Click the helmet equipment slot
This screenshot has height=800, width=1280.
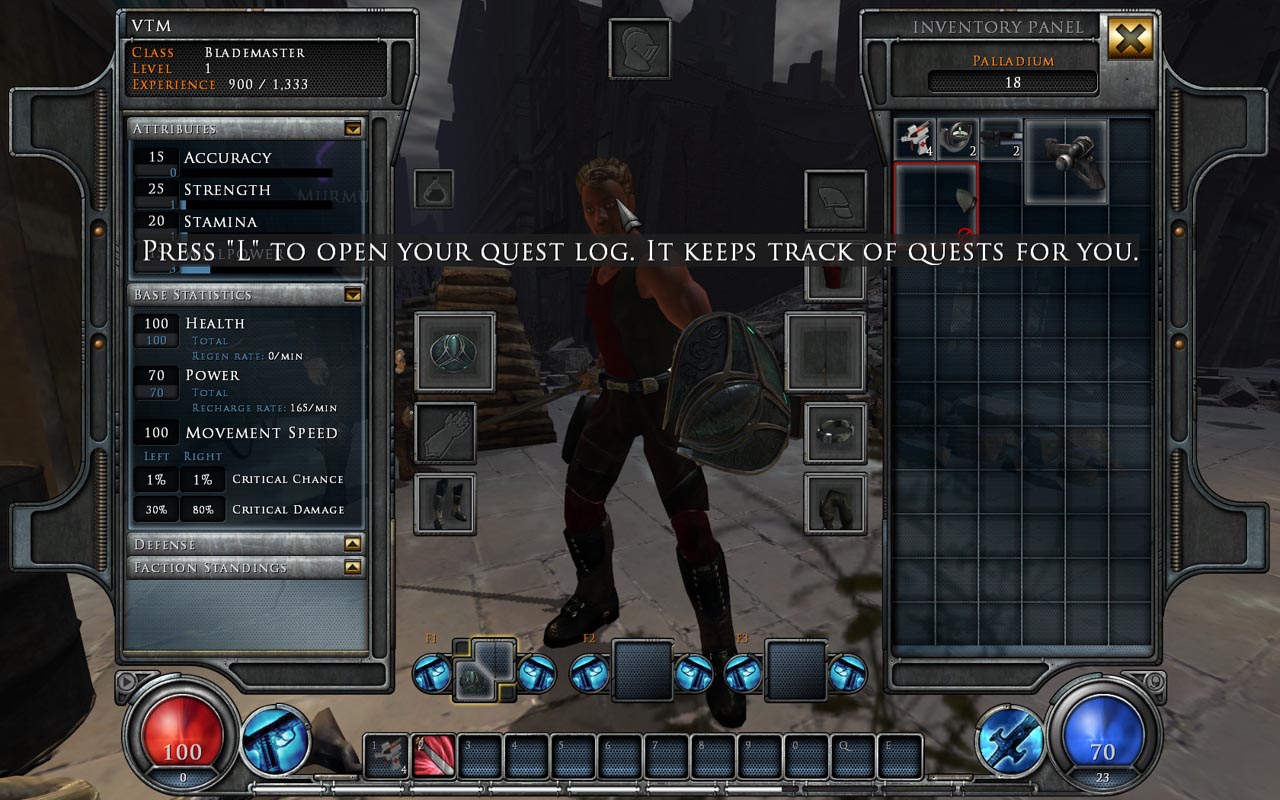(639, 48)
